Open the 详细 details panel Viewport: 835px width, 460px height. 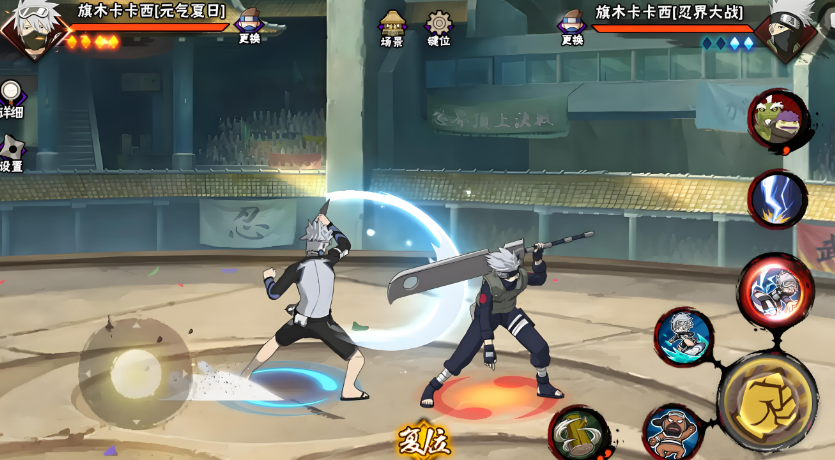[10, 99]
